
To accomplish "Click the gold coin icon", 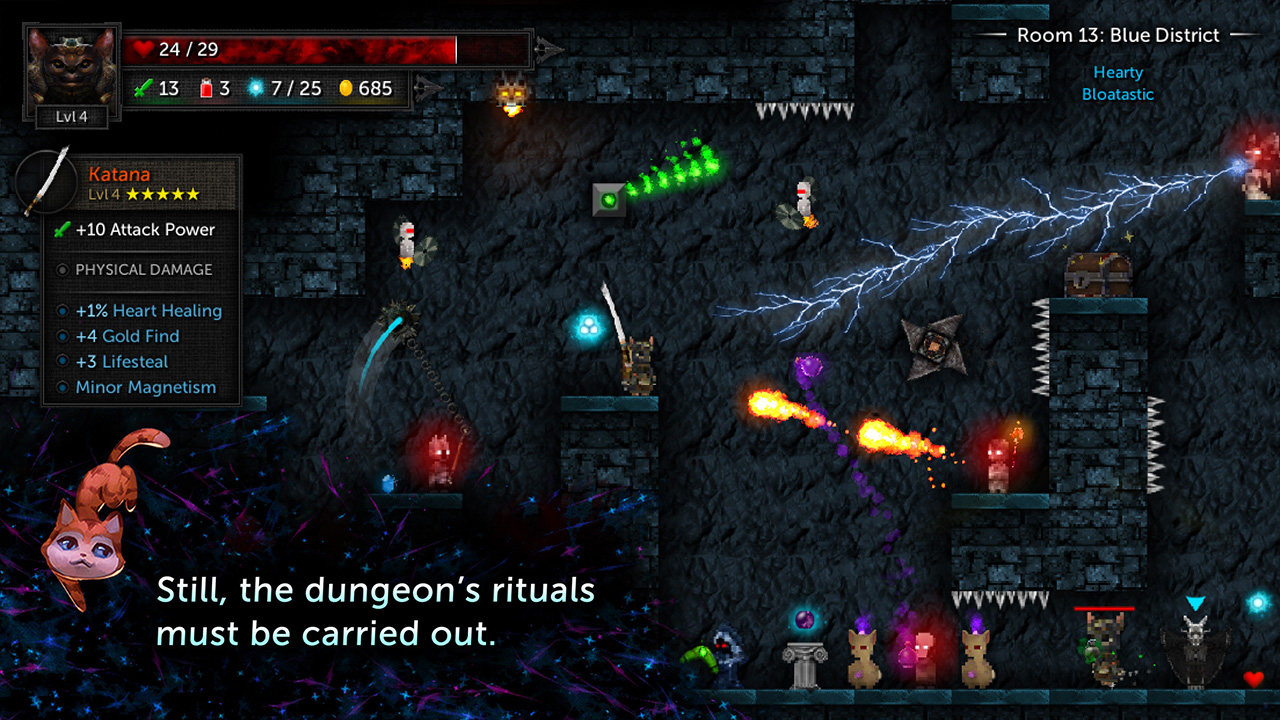I will coord(345,88).
